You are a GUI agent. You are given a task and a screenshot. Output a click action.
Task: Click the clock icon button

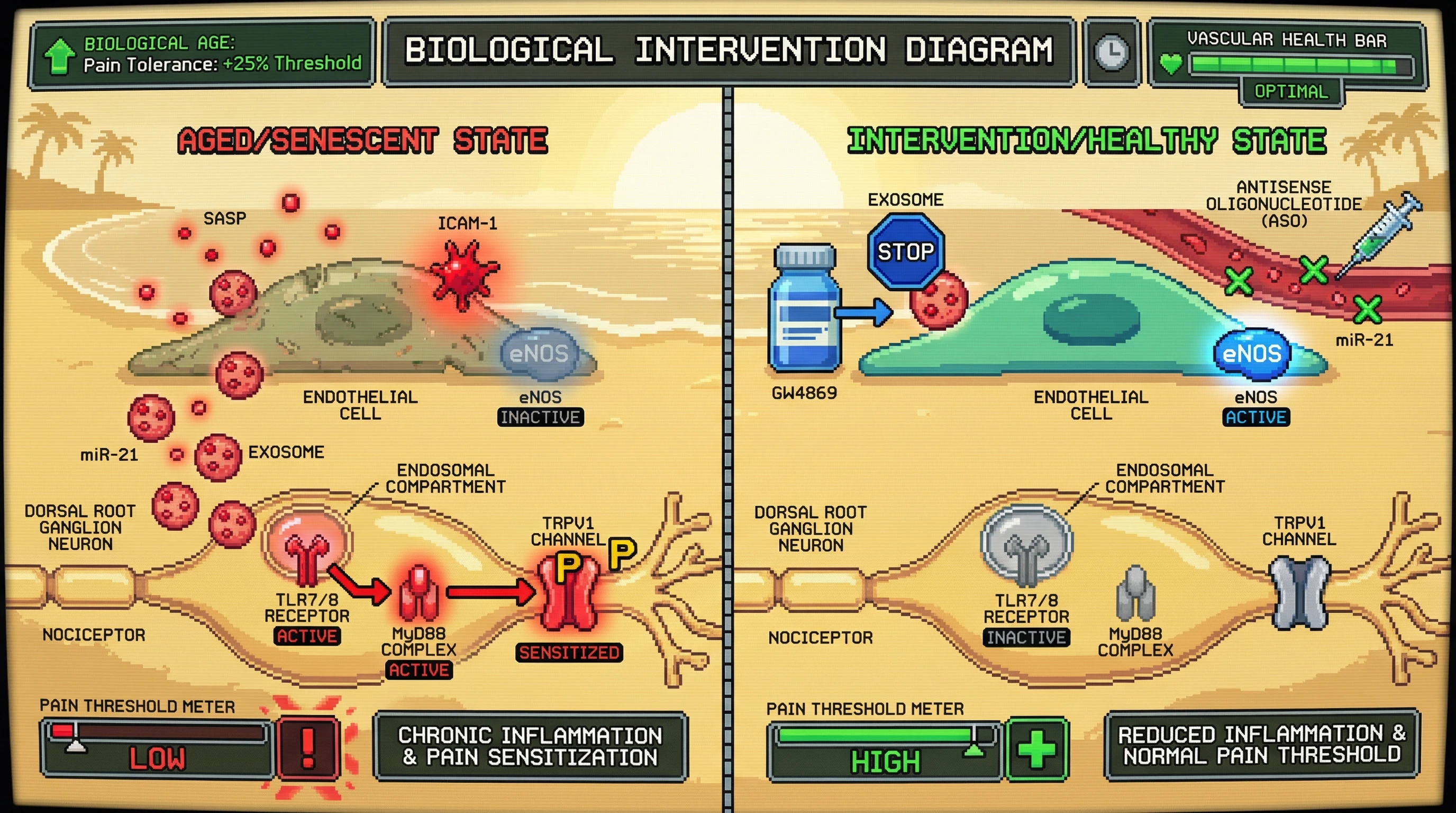tap(1111, 52)
